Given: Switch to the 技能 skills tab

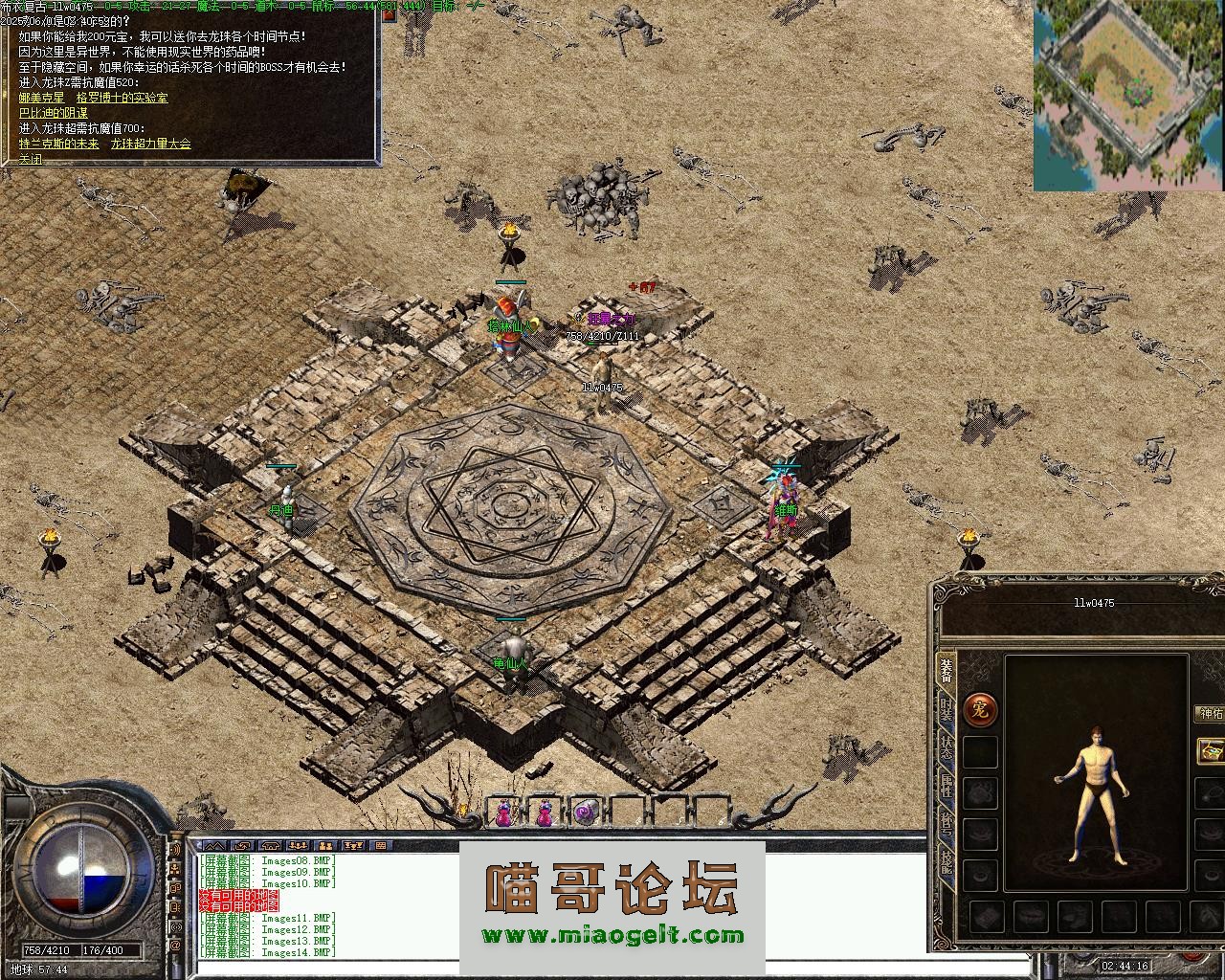Looking at the screenshot, I should (x=946, y=862).
